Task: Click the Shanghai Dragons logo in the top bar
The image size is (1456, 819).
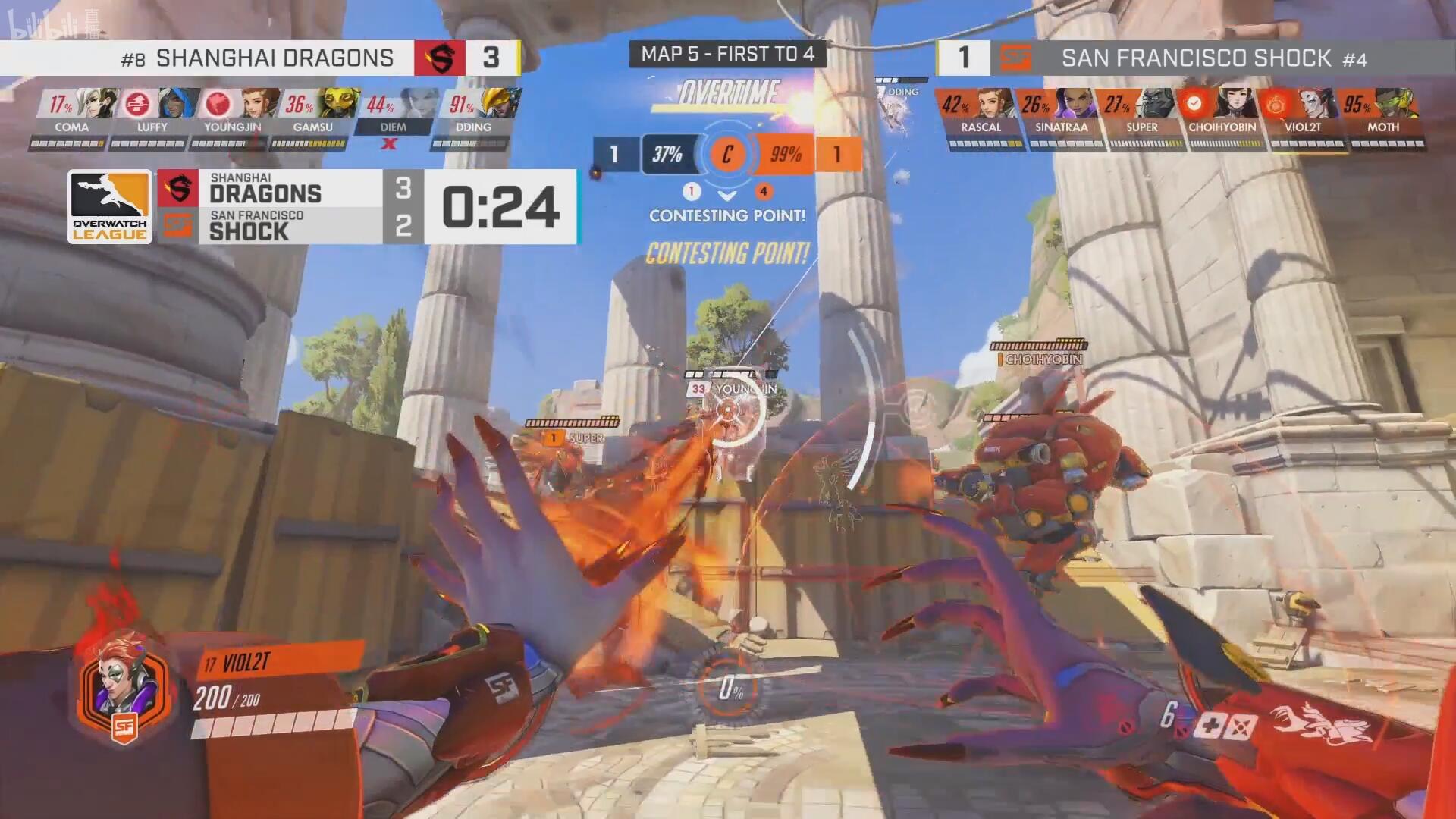Action: coord(439,58)
